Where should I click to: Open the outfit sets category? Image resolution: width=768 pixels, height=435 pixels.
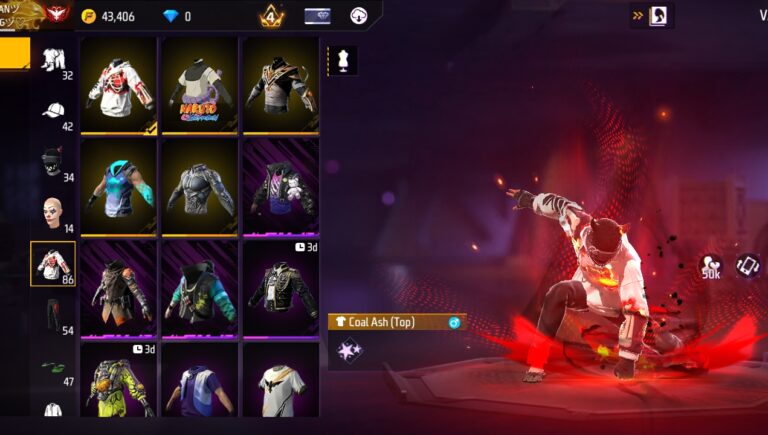pyautogui.click(x=53, y=60)
